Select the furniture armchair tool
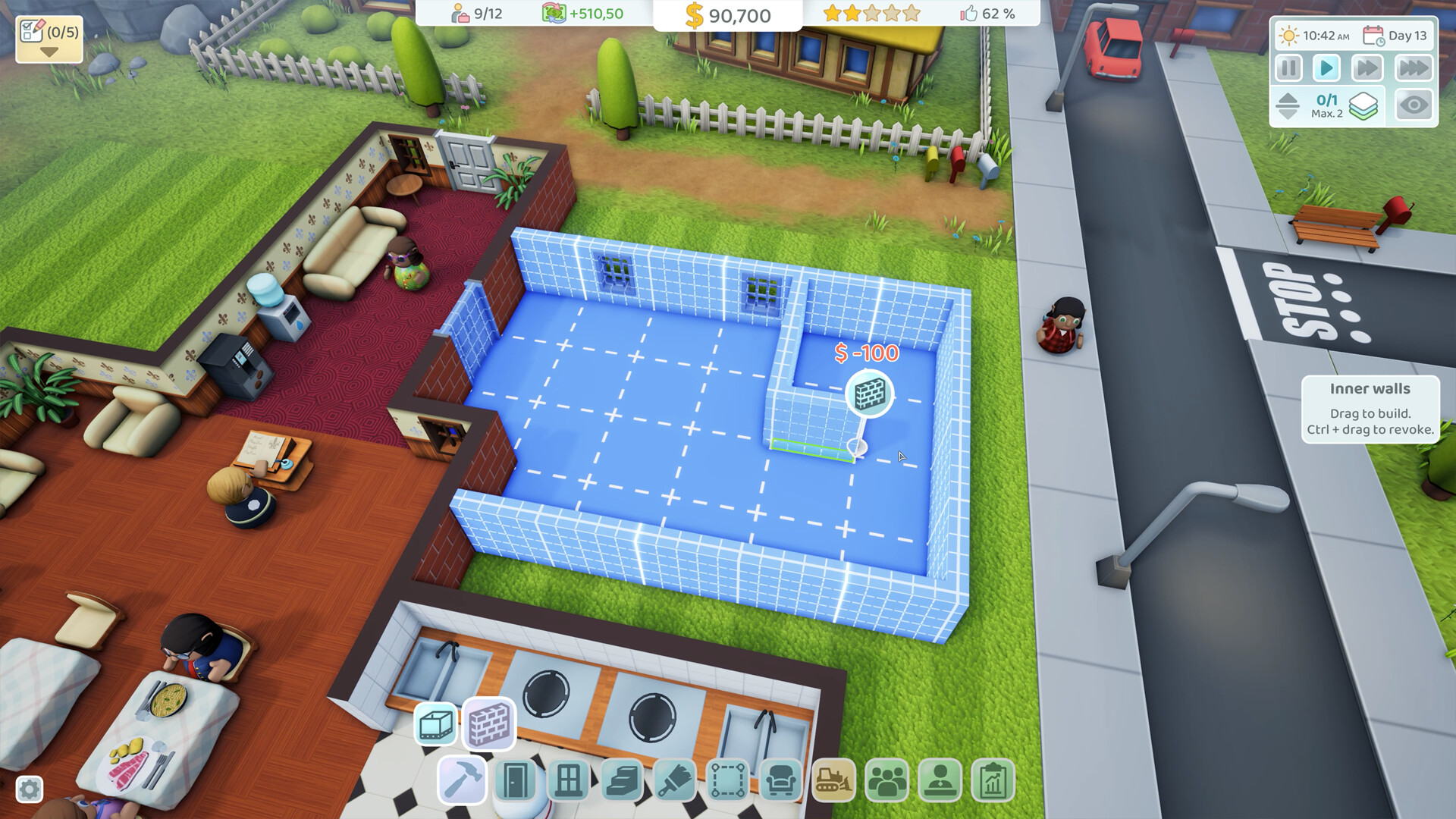 tap(783, 780)
